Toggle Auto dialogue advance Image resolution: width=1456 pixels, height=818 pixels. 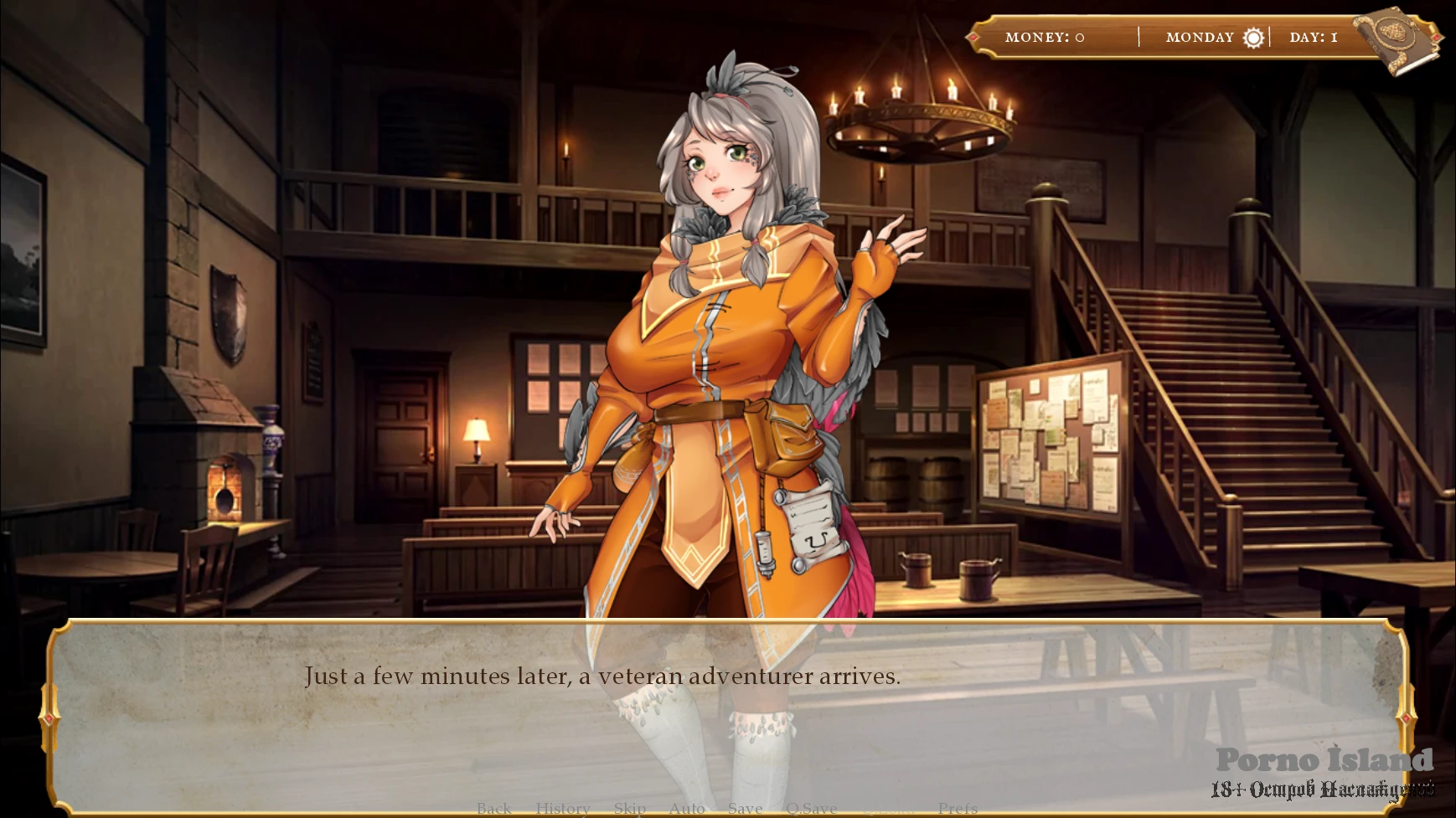click(x=687, y=808)
